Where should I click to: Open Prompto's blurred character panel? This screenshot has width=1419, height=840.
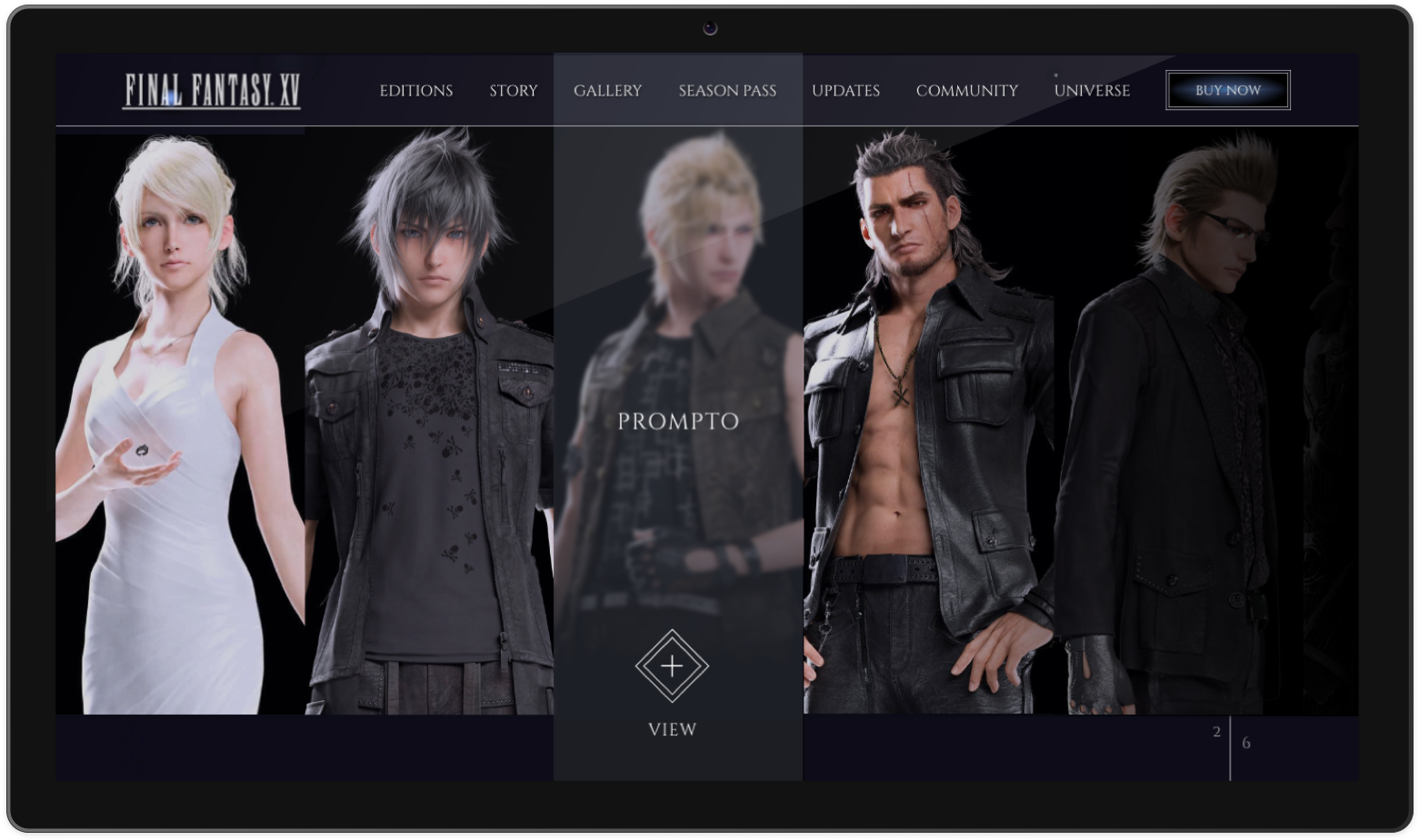pyautogui.click(x=677, y=273)
